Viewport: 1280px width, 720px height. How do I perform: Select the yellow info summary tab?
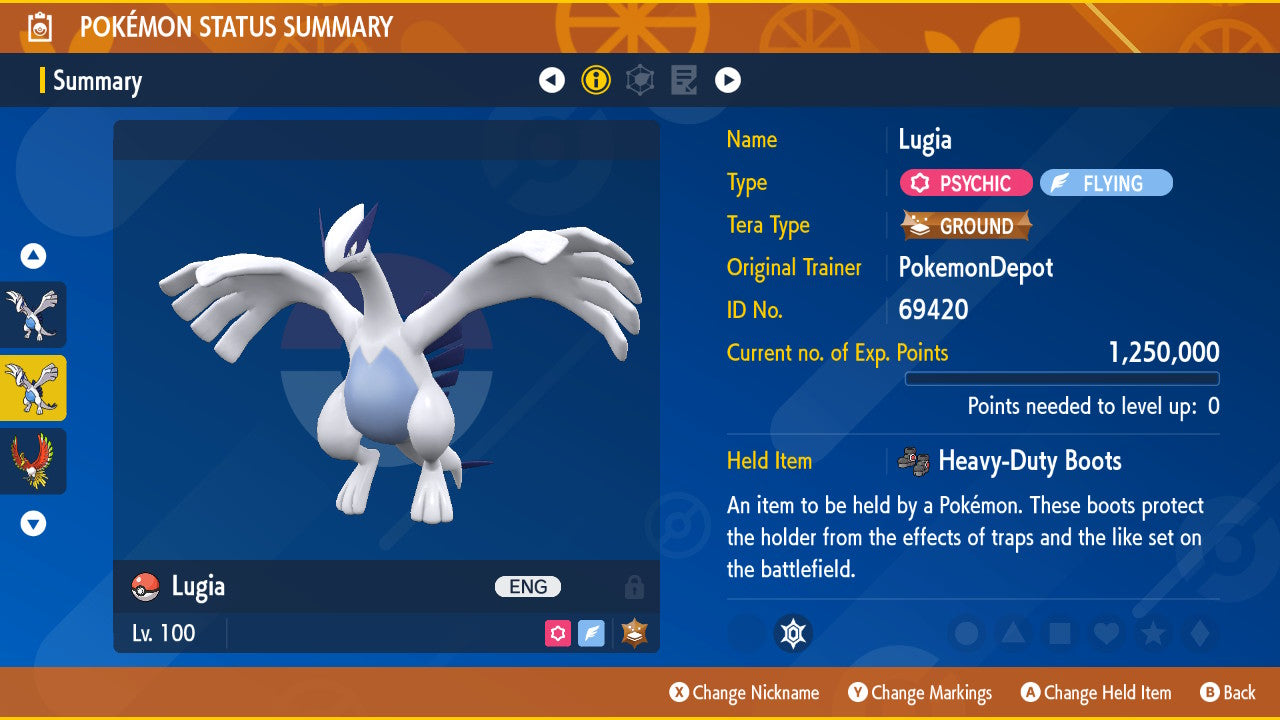tap(596, 80)
